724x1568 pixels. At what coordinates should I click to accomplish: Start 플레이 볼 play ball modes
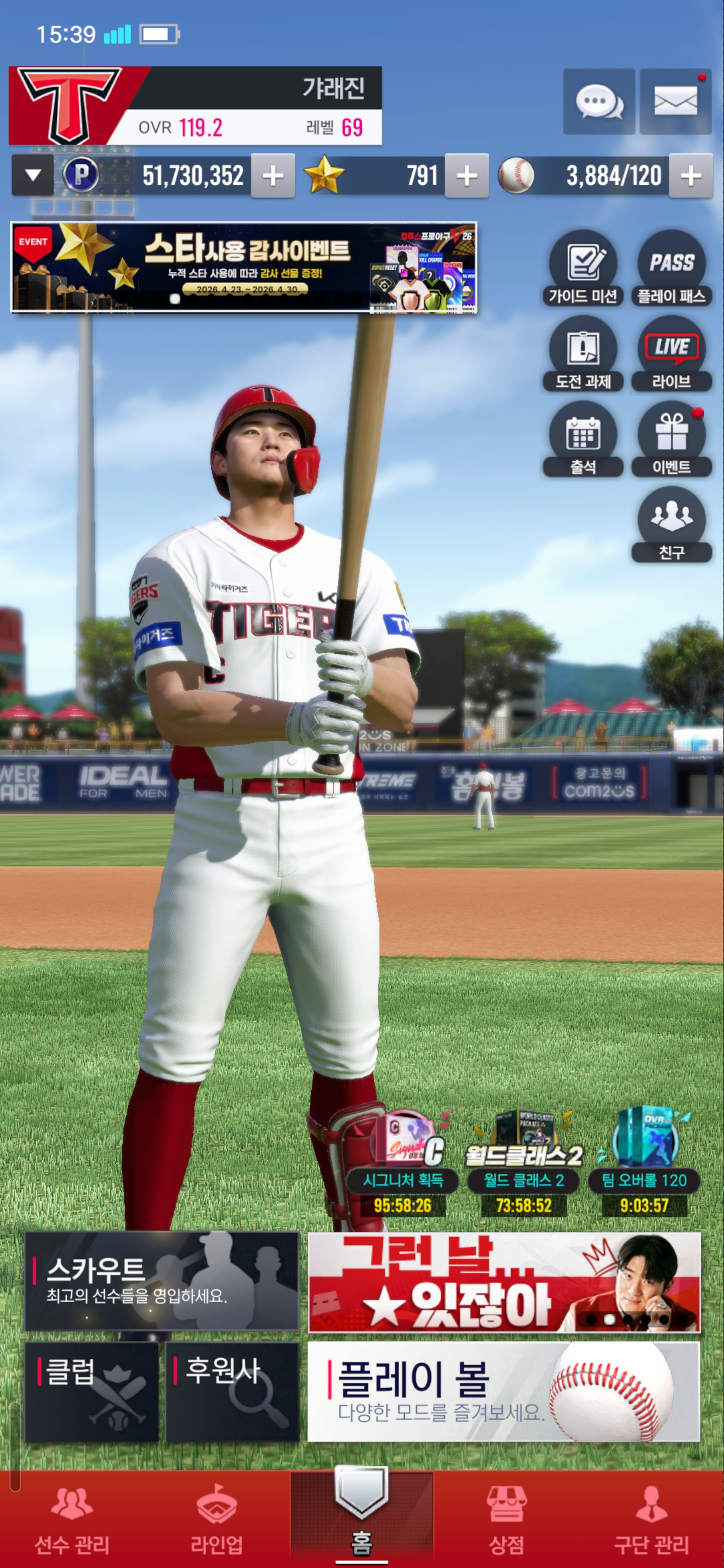tap(504, 1392)
